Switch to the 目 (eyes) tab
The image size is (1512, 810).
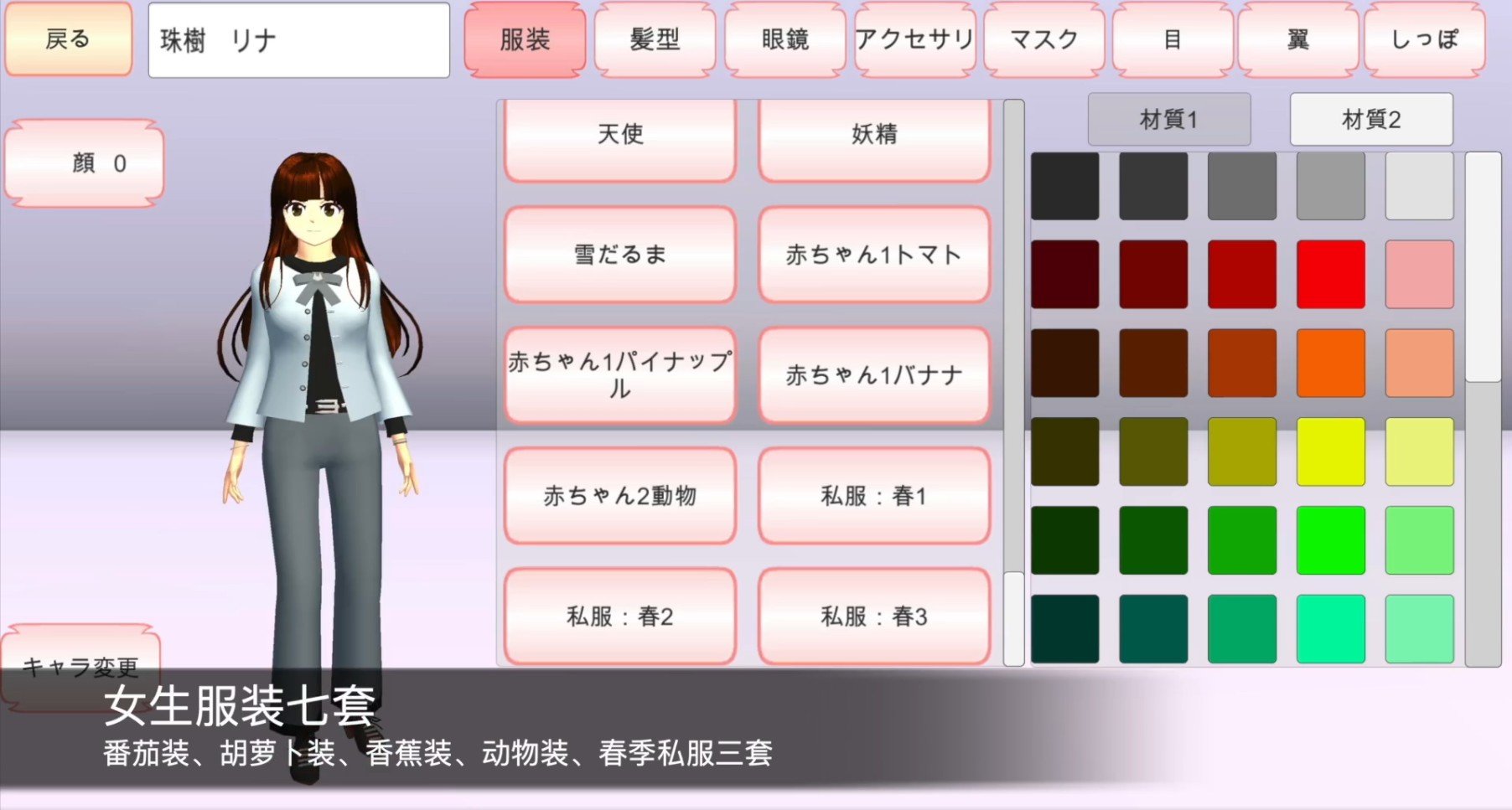[x=1173, y=39]
